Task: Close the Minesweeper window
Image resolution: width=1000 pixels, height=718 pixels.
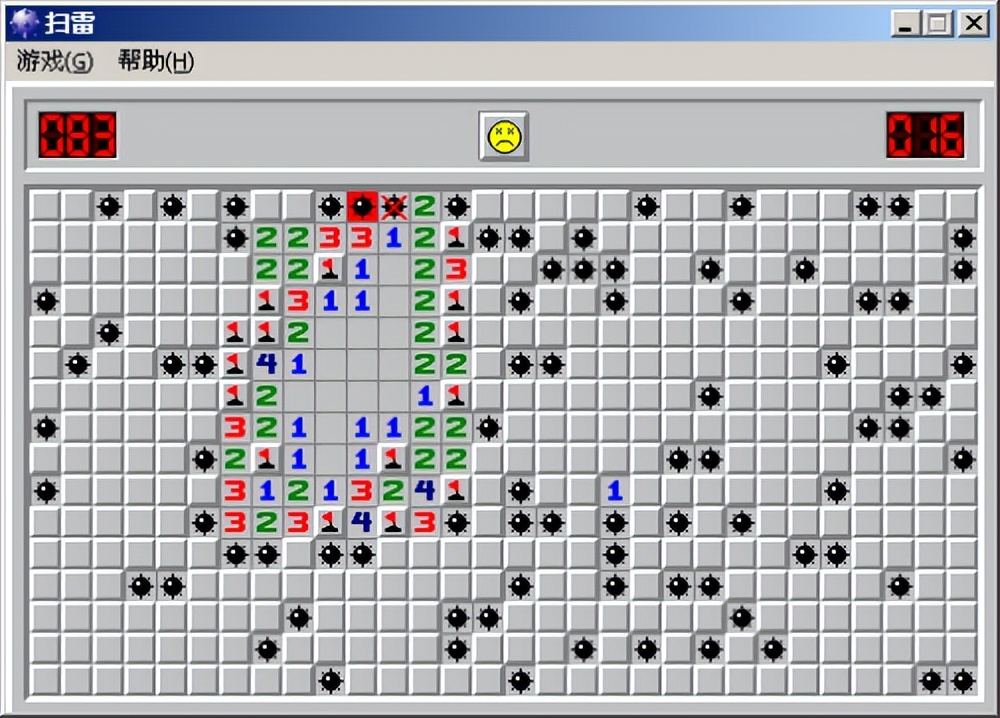Action: click(x=972, y=23)
